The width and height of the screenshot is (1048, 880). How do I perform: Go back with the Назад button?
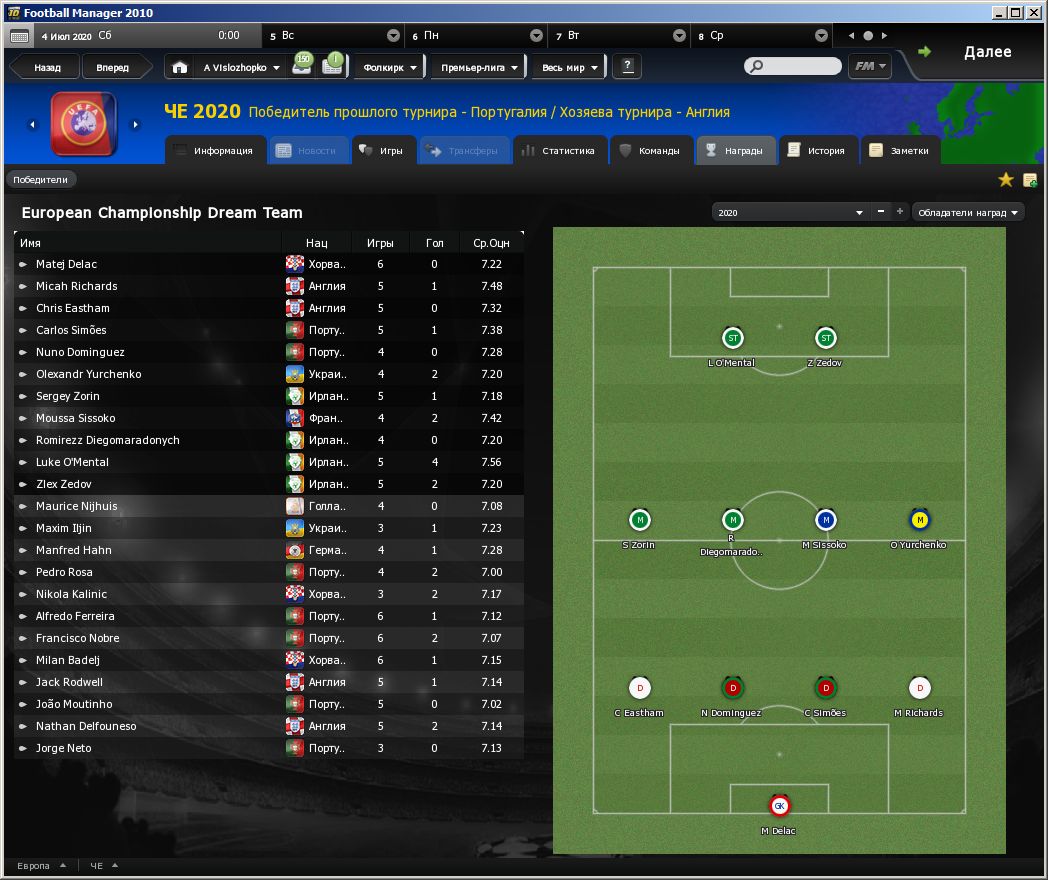pos(47,68)
